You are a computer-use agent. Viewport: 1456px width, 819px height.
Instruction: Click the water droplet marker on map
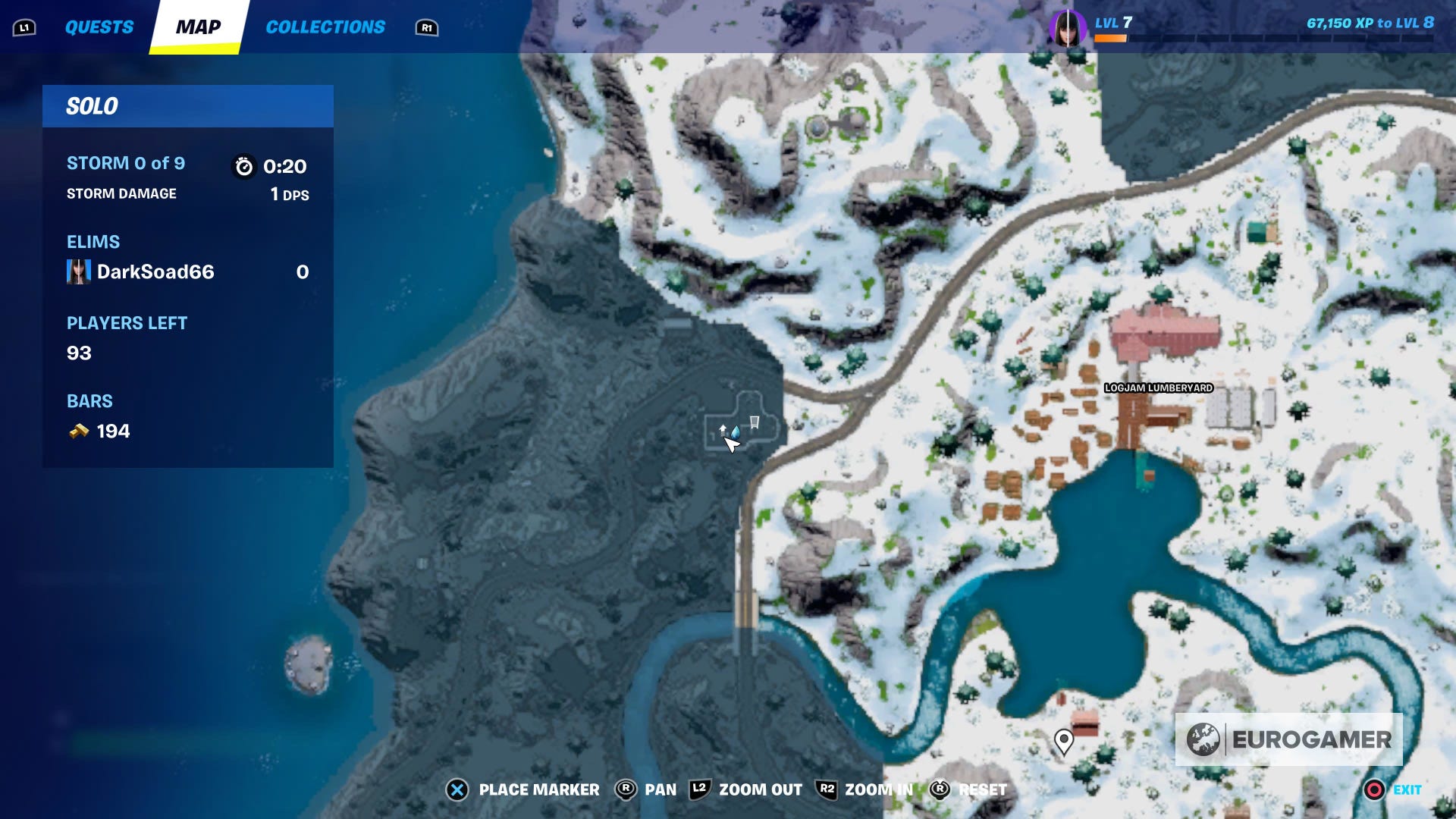[736, 431]
